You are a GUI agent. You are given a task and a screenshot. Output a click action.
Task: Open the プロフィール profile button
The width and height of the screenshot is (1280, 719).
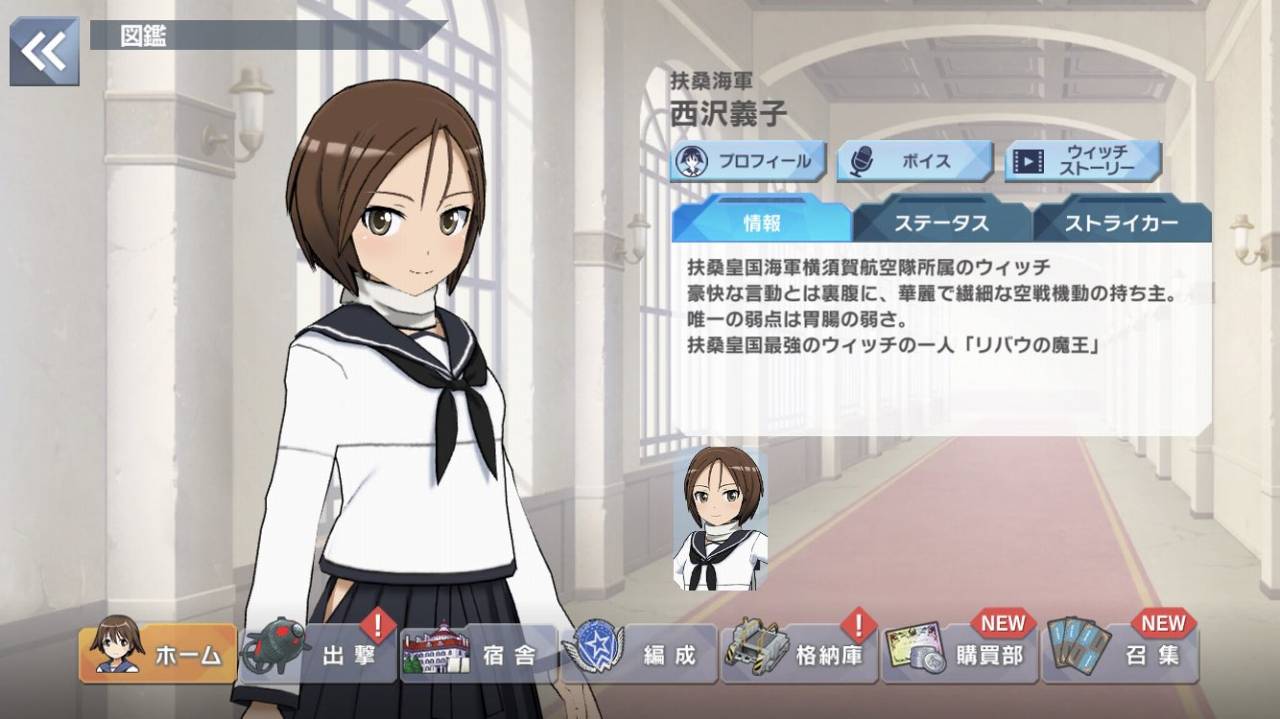[749, 161]
